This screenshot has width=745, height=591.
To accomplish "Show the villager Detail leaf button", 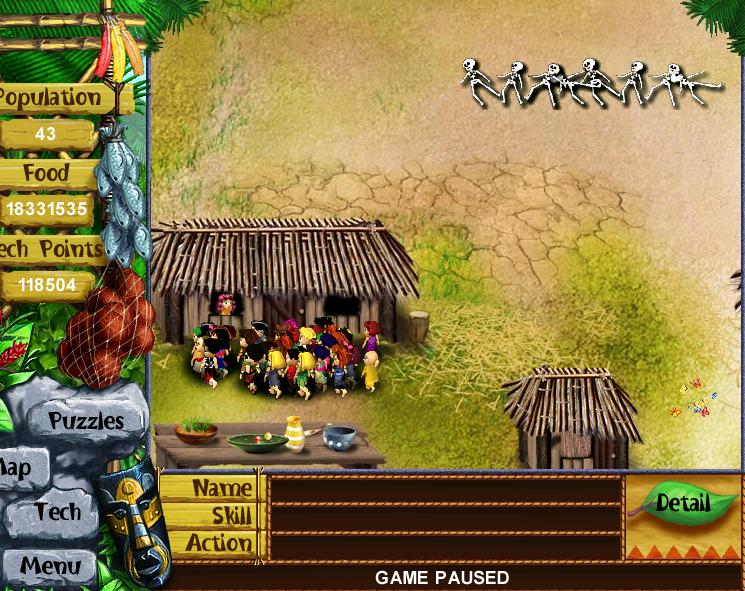I will pyautogui.click(x=683, y=503).
